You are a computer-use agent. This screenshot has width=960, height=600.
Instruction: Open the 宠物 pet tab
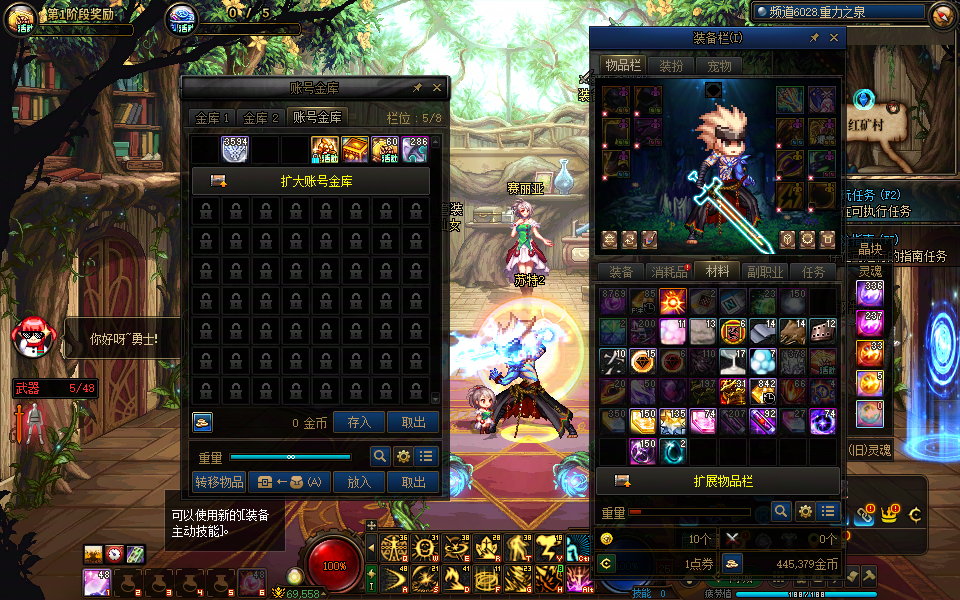(719, 66)
